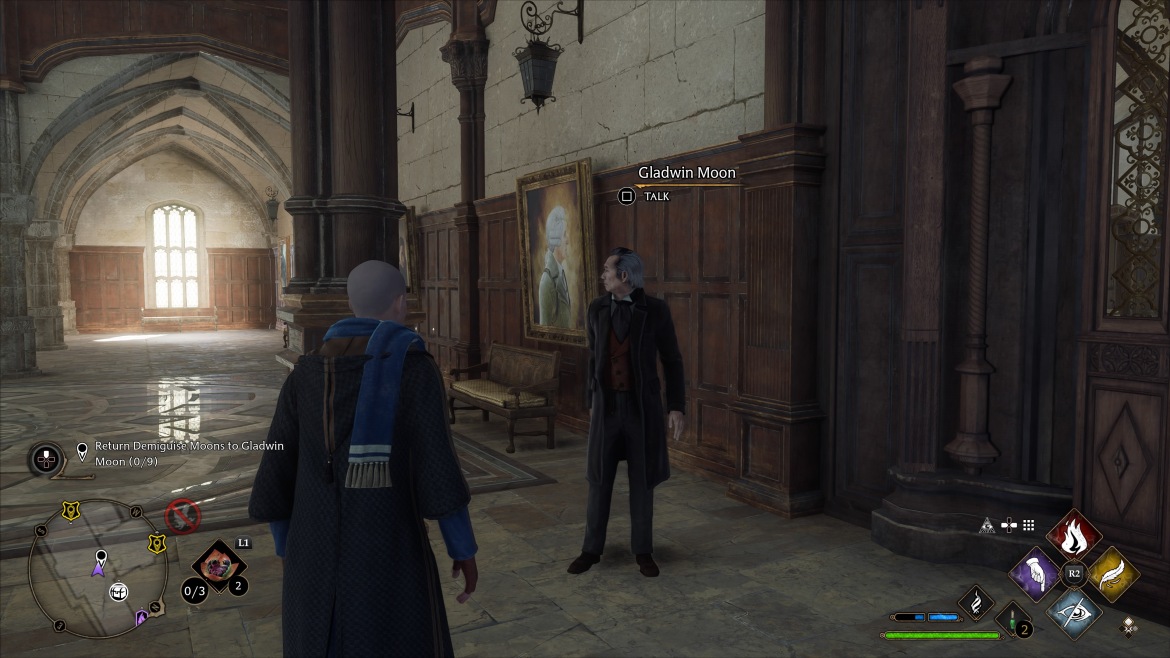Screen dimensions: 1170x658
Task: Activate the ancient magic swirl icon
Action: pyautogui.click(x=976, y=602)
